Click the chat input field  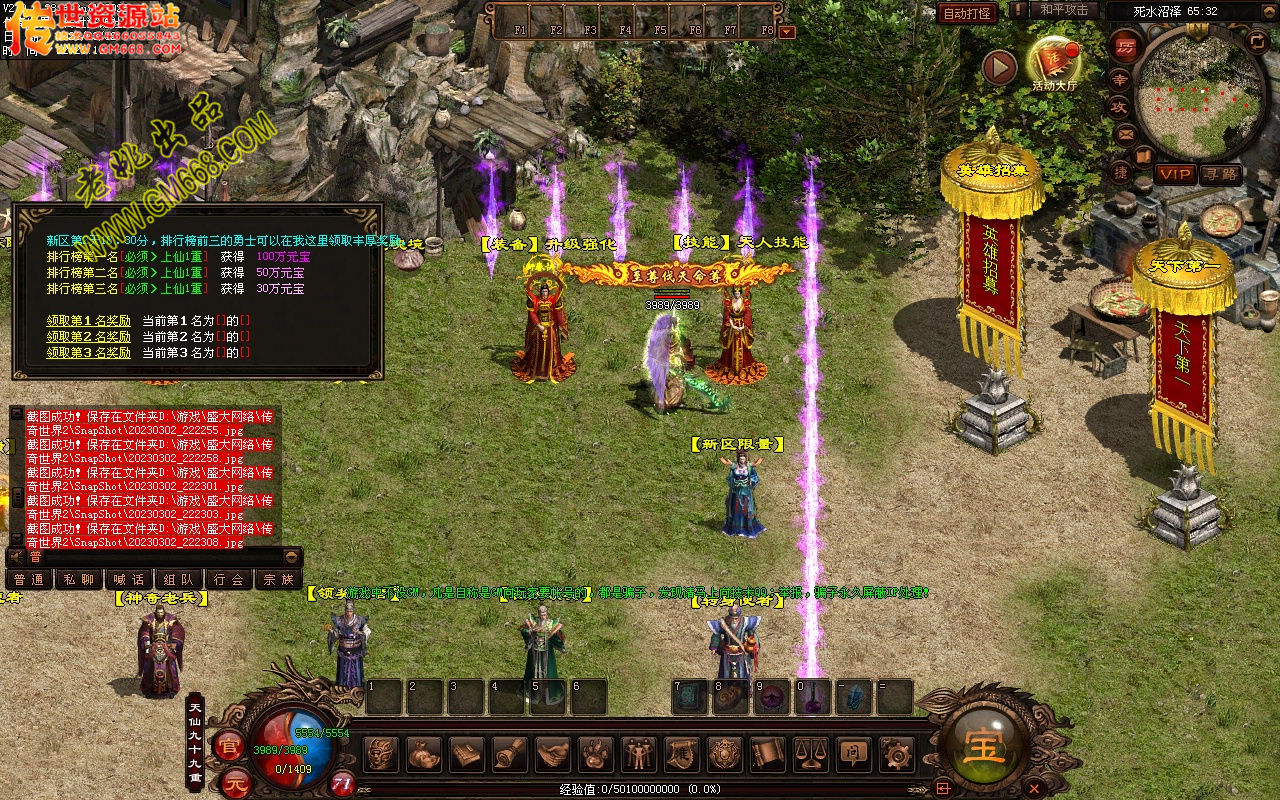150,556
